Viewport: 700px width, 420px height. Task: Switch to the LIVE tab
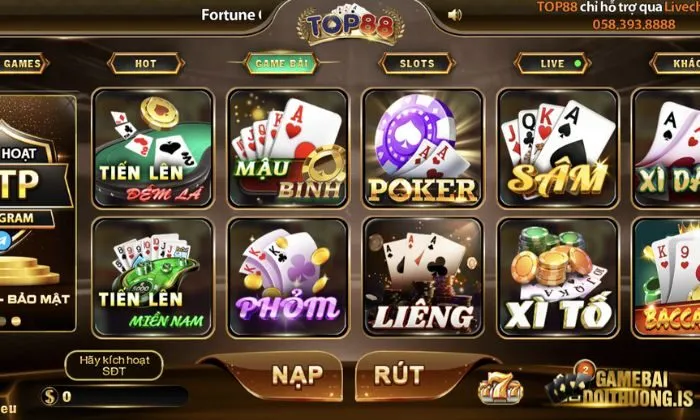click(x=553, y=63)
